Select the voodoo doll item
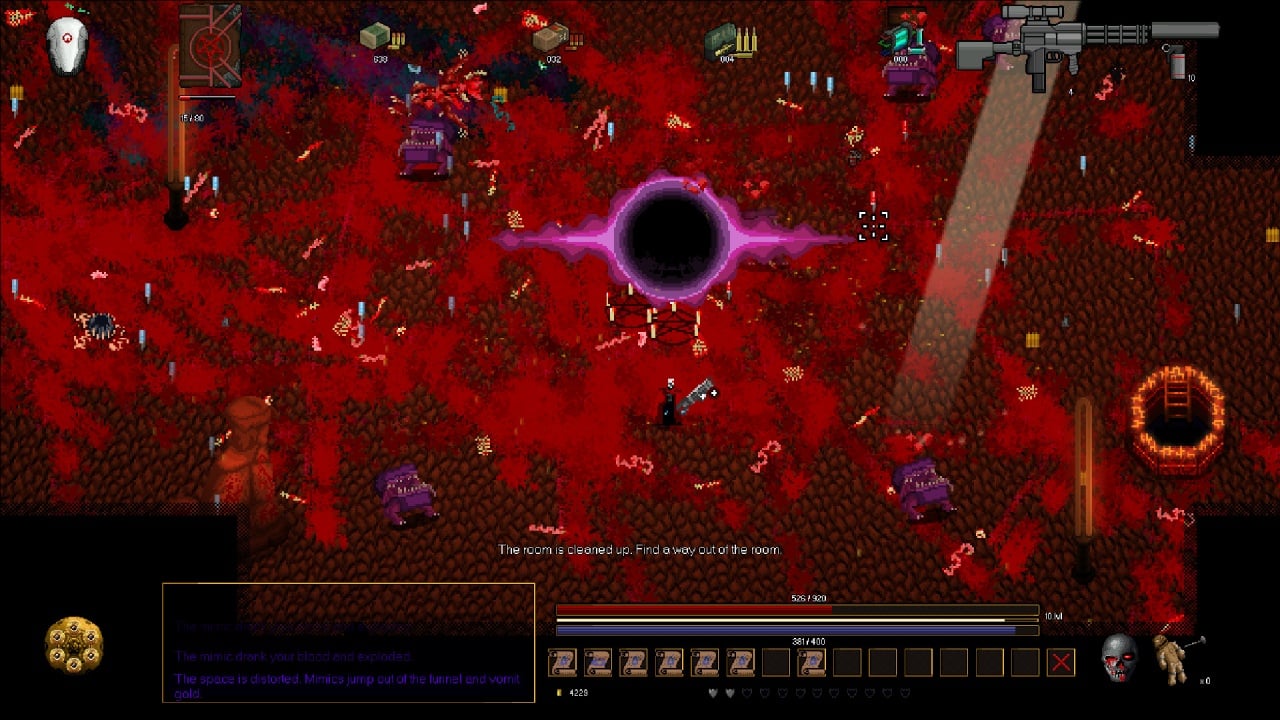 [x=1173, y=658]
